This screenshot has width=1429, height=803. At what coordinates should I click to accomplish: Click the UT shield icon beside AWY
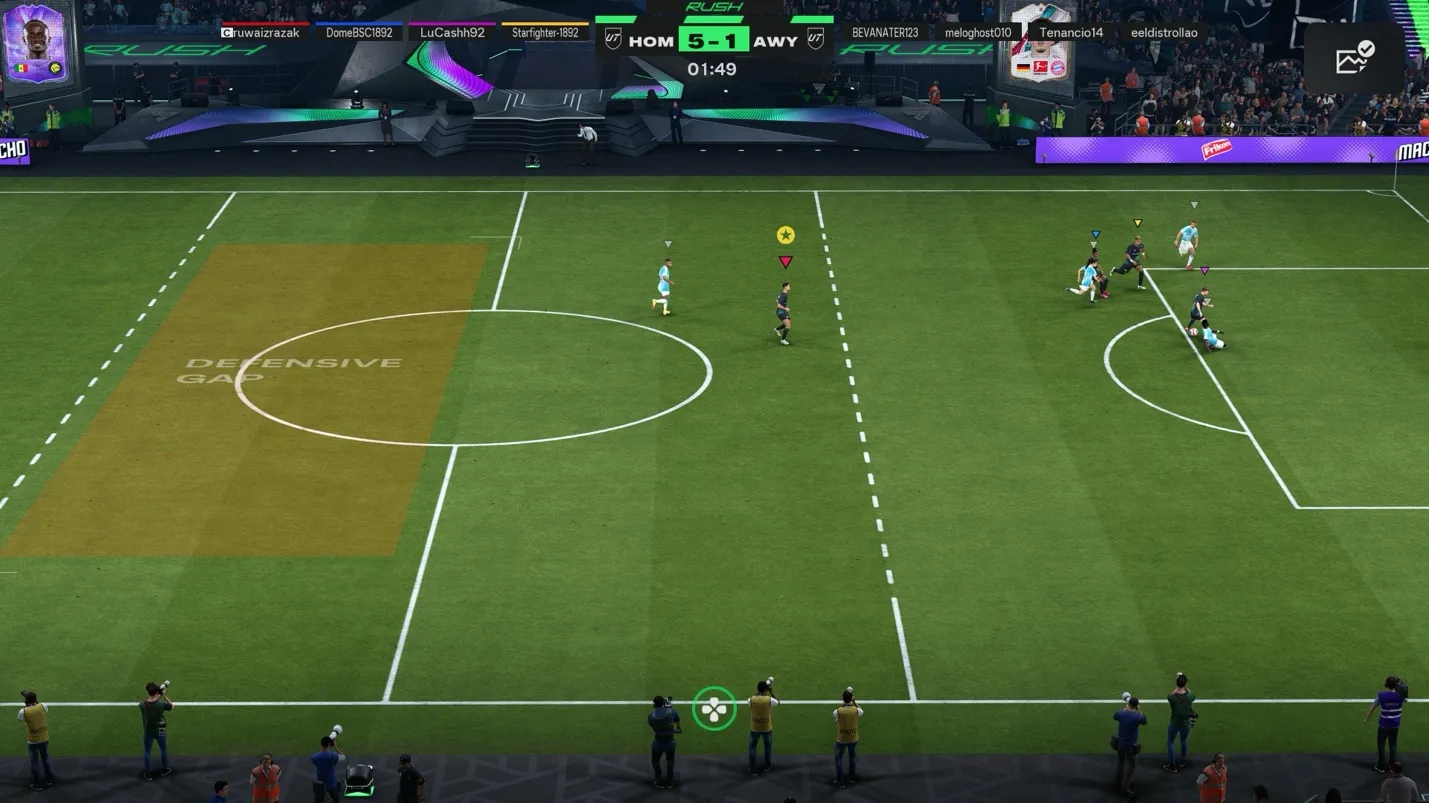point(816,40)
